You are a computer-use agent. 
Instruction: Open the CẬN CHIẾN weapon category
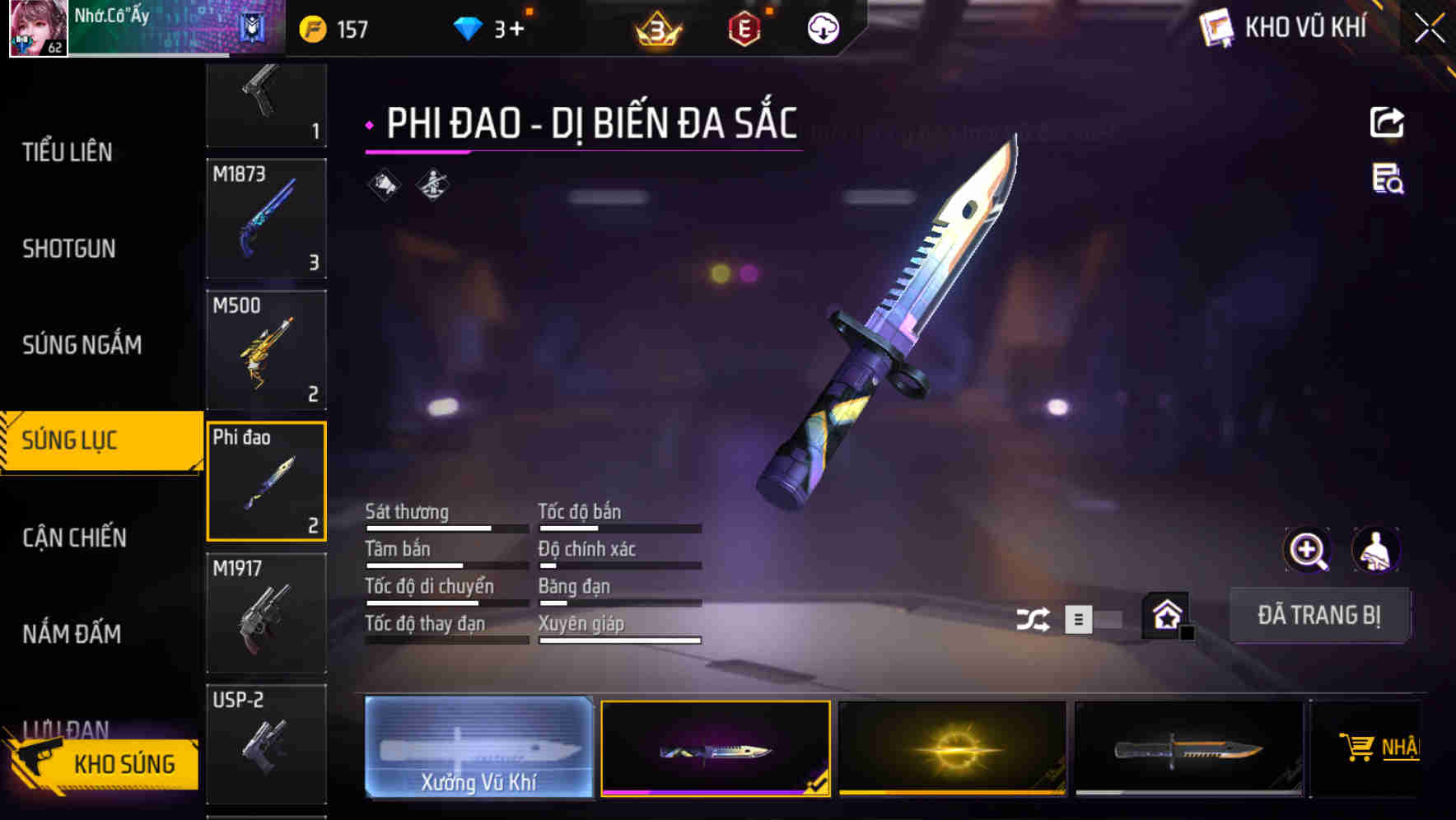74,537
